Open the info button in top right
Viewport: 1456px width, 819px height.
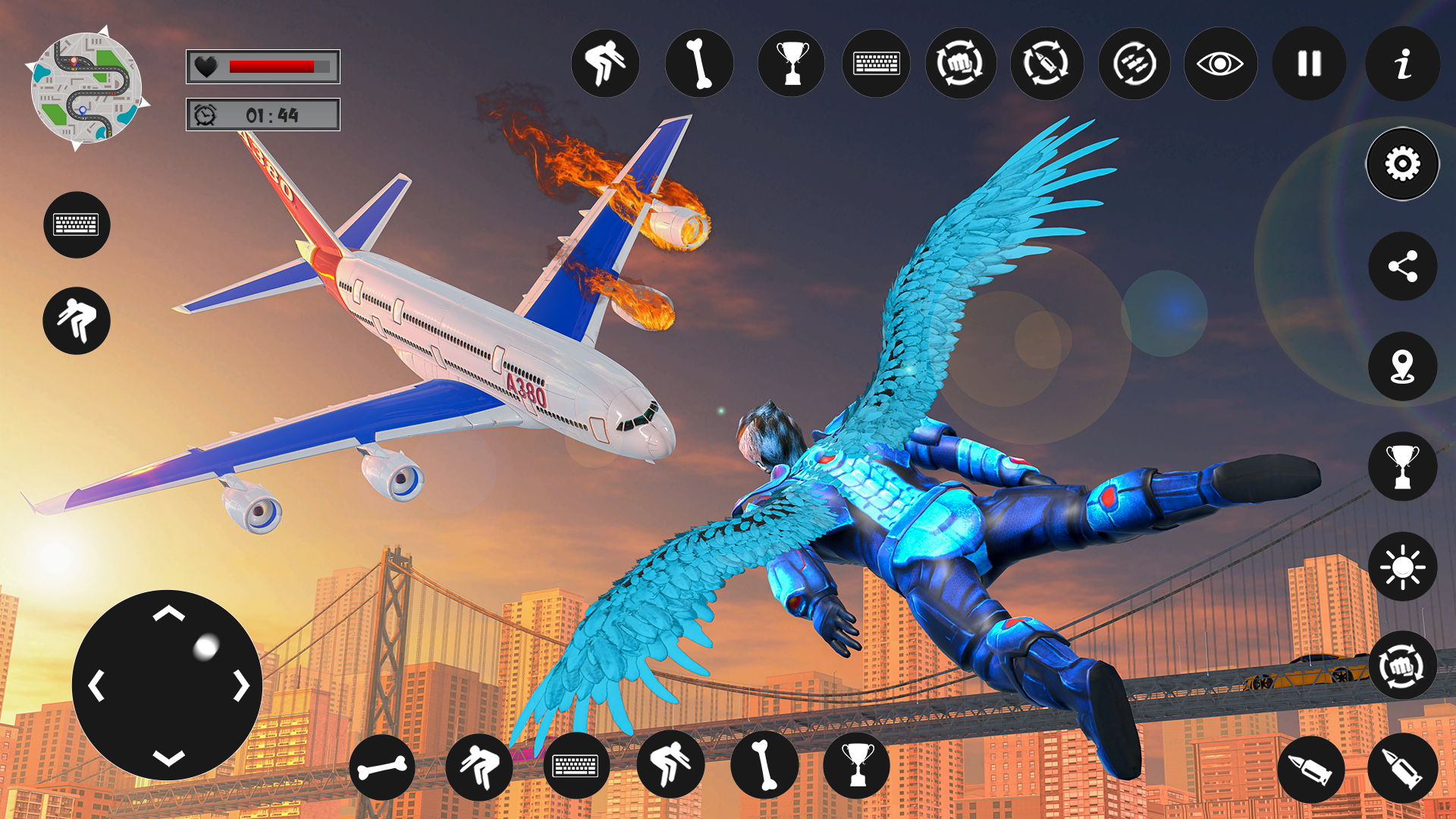pyautogui.click(x=1401, y=64)
